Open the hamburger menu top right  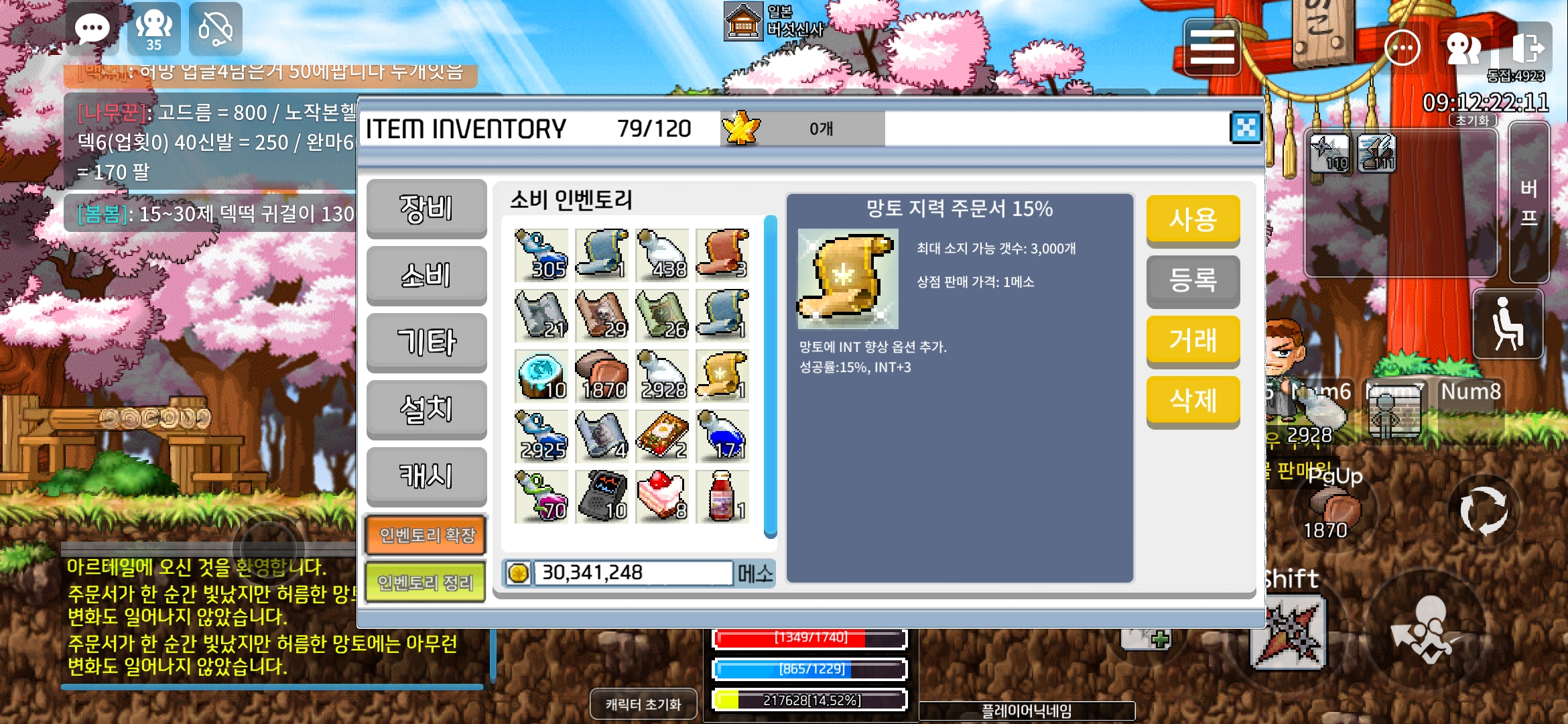[x=1212, y=47]
